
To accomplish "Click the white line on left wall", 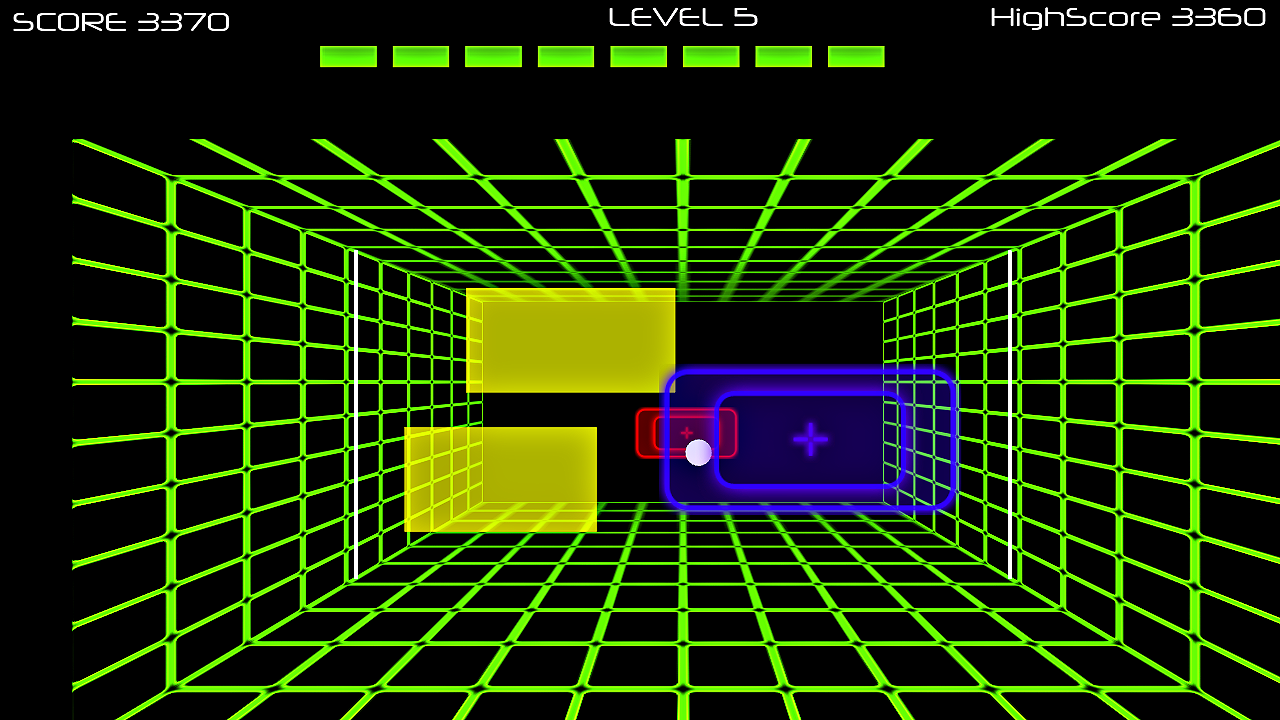I will coord(355,420).
